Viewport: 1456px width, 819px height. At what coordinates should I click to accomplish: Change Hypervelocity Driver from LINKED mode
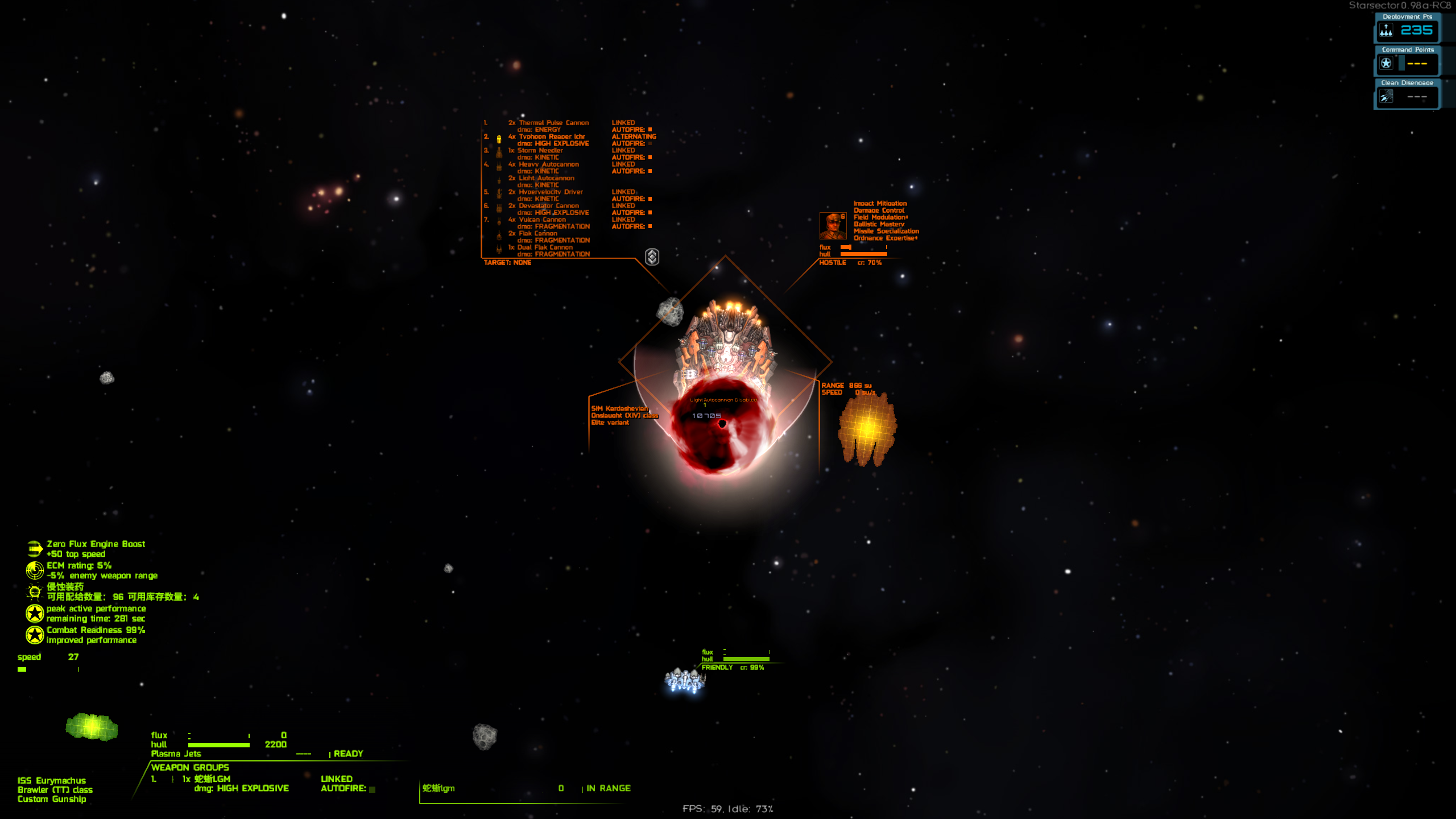click(x=623, y=192)
